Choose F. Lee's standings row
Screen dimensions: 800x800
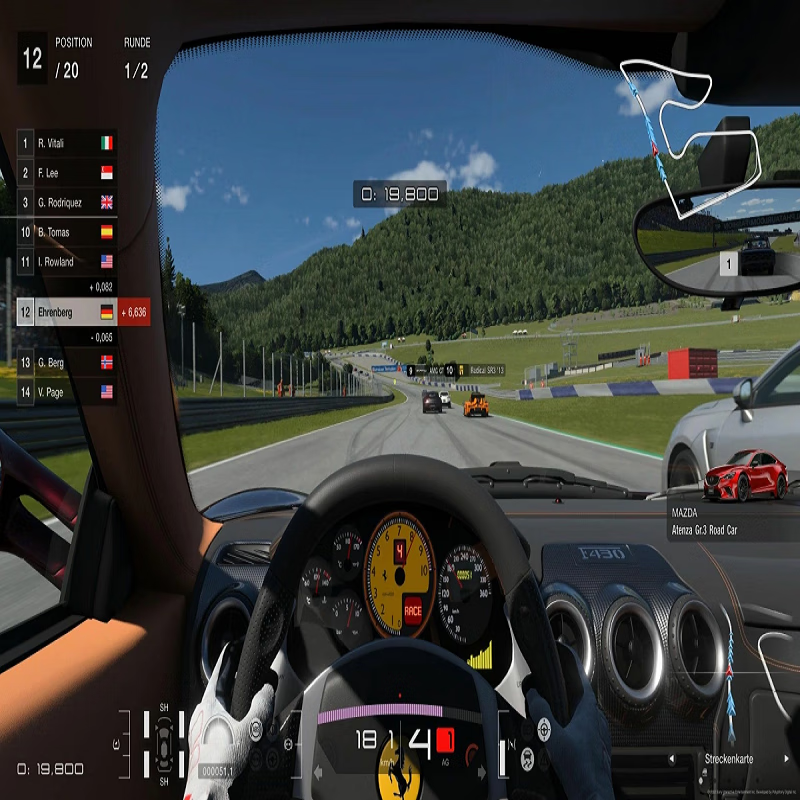tap(66, 173)
